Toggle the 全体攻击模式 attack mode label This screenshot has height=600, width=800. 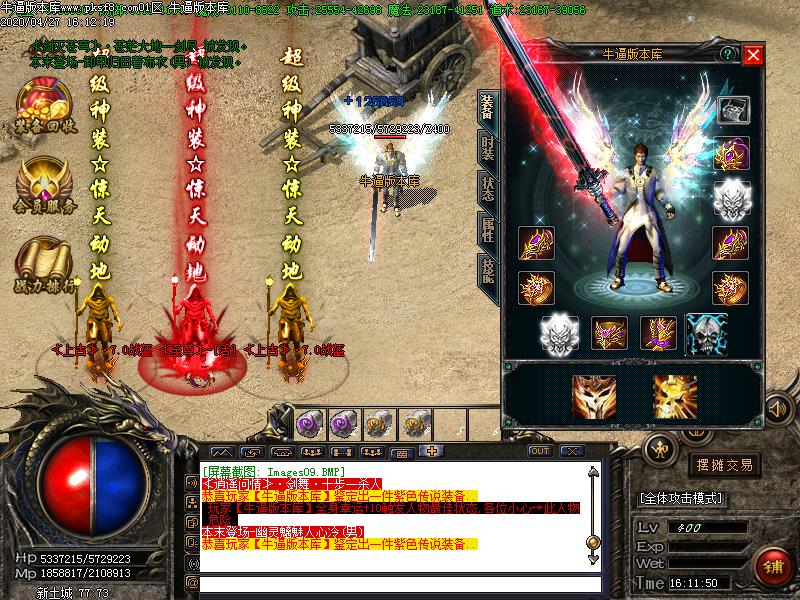click(x=682, y=497)
